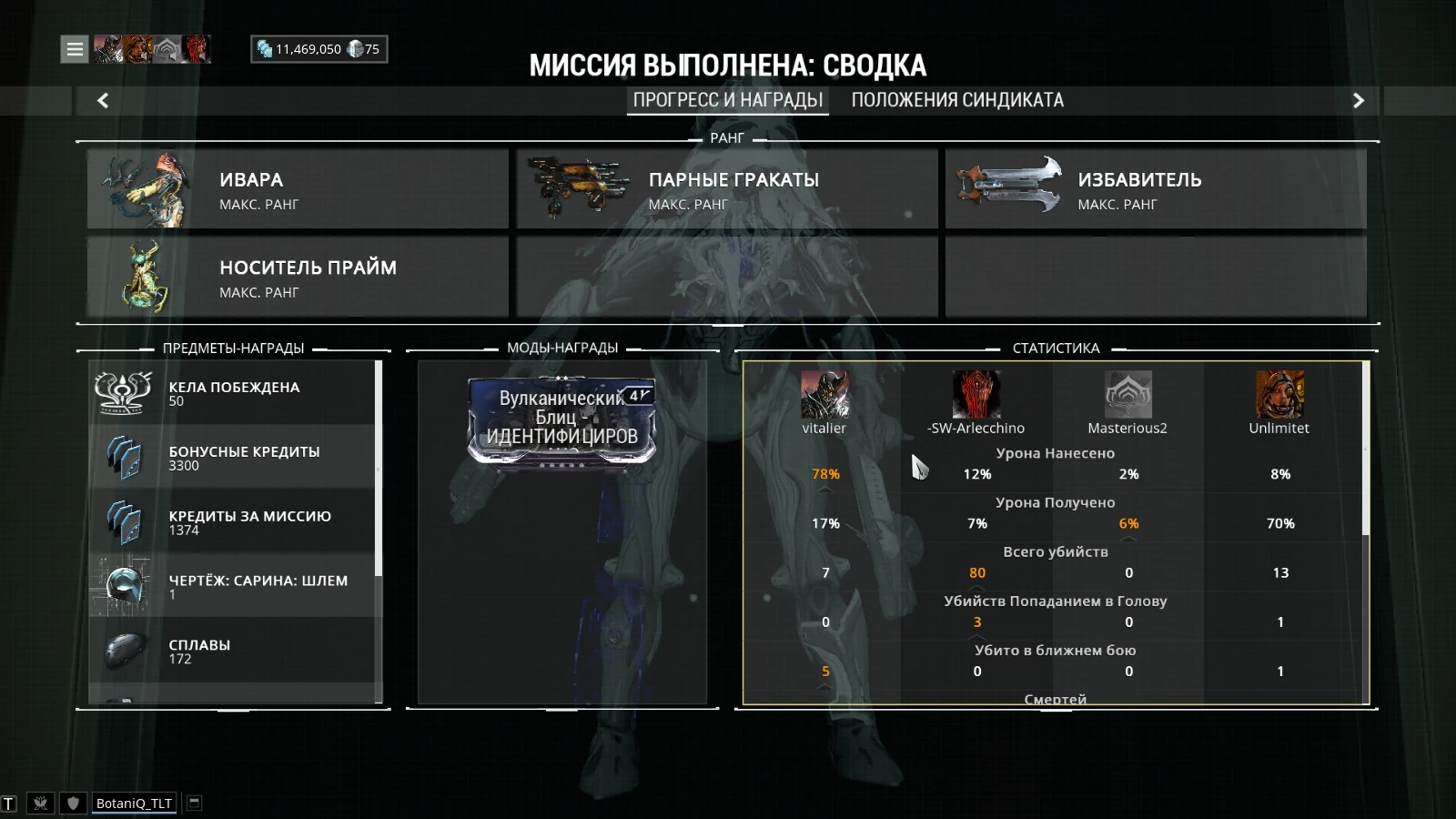The image size is (1456, 819).
Task: Choose the Избавитель melee weapon panel
Action: pyautogui.click(x=1156, y=189)
